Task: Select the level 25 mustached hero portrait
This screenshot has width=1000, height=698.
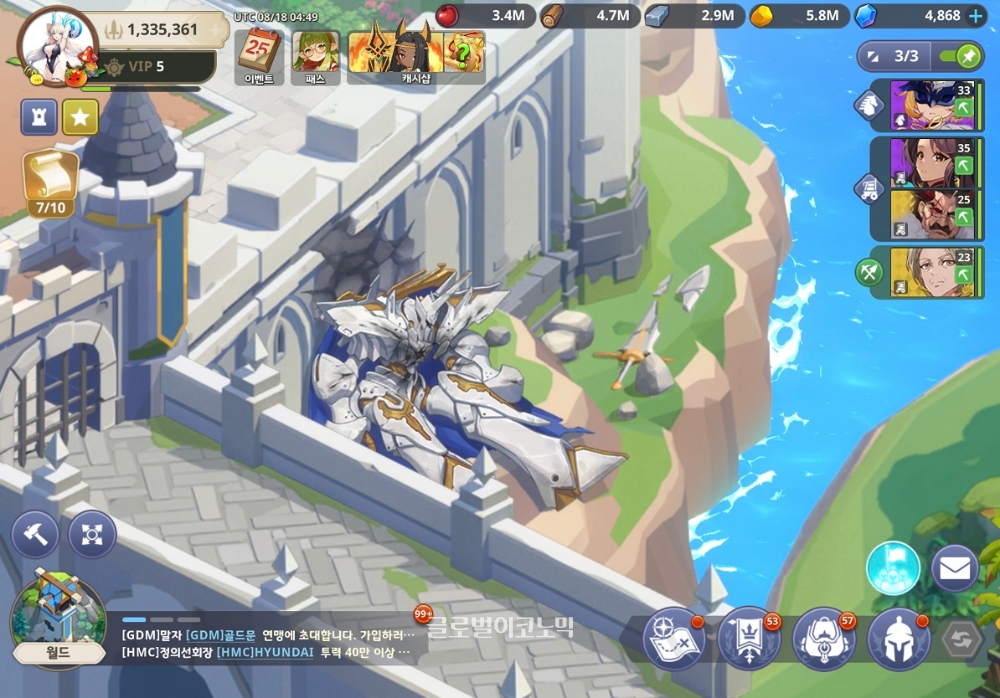Action: (x=931, y=215)
